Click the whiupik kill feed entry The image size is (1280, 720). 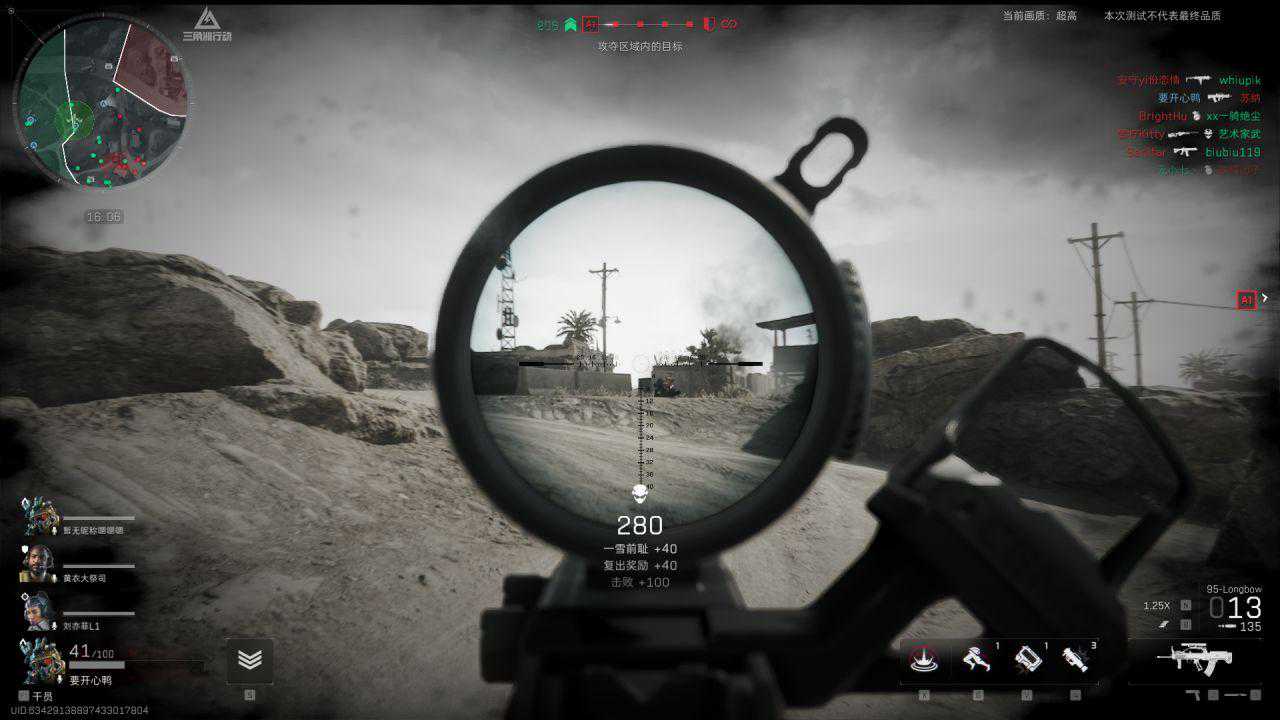pyautogui.click(x=1239, y=80)
